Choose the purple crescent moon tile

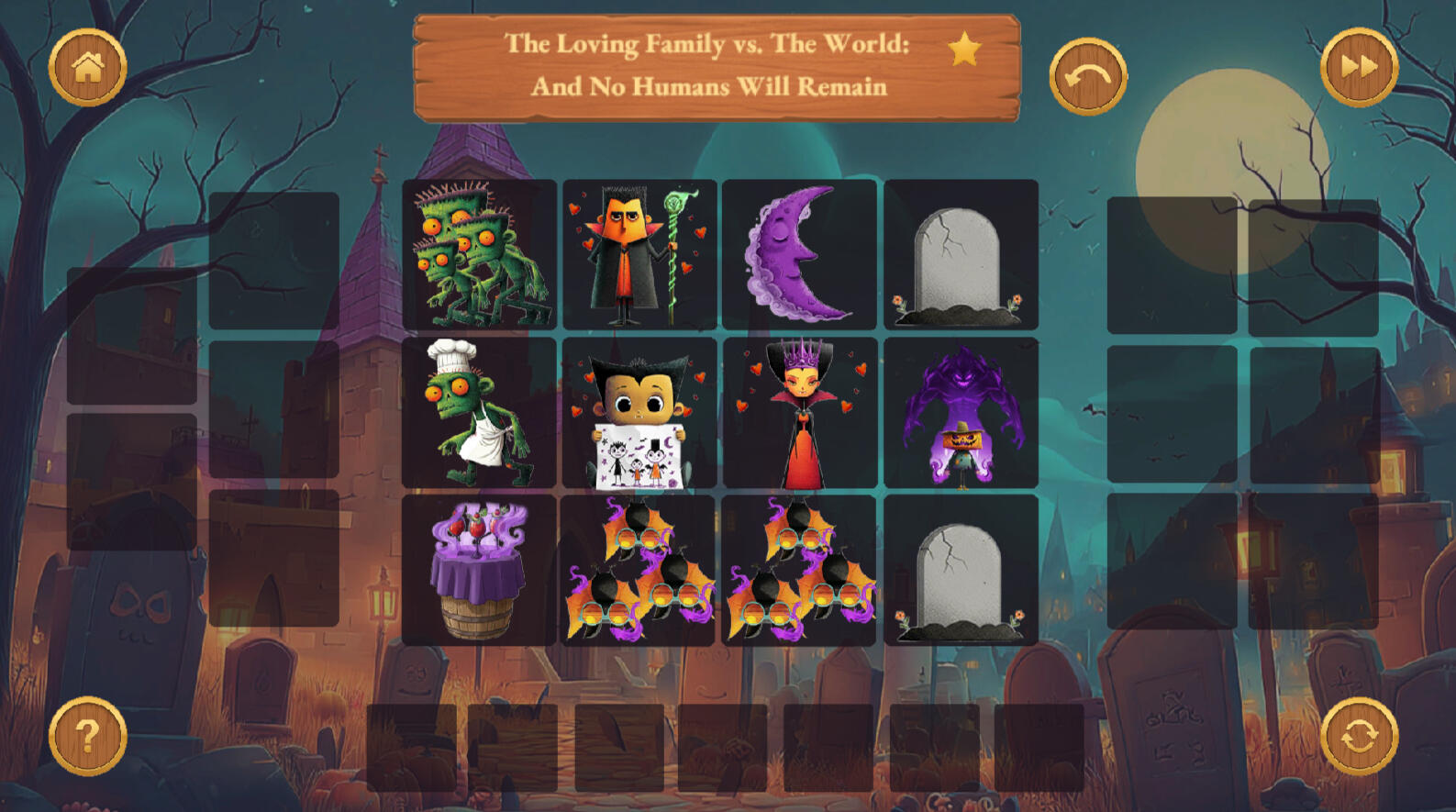799,255
